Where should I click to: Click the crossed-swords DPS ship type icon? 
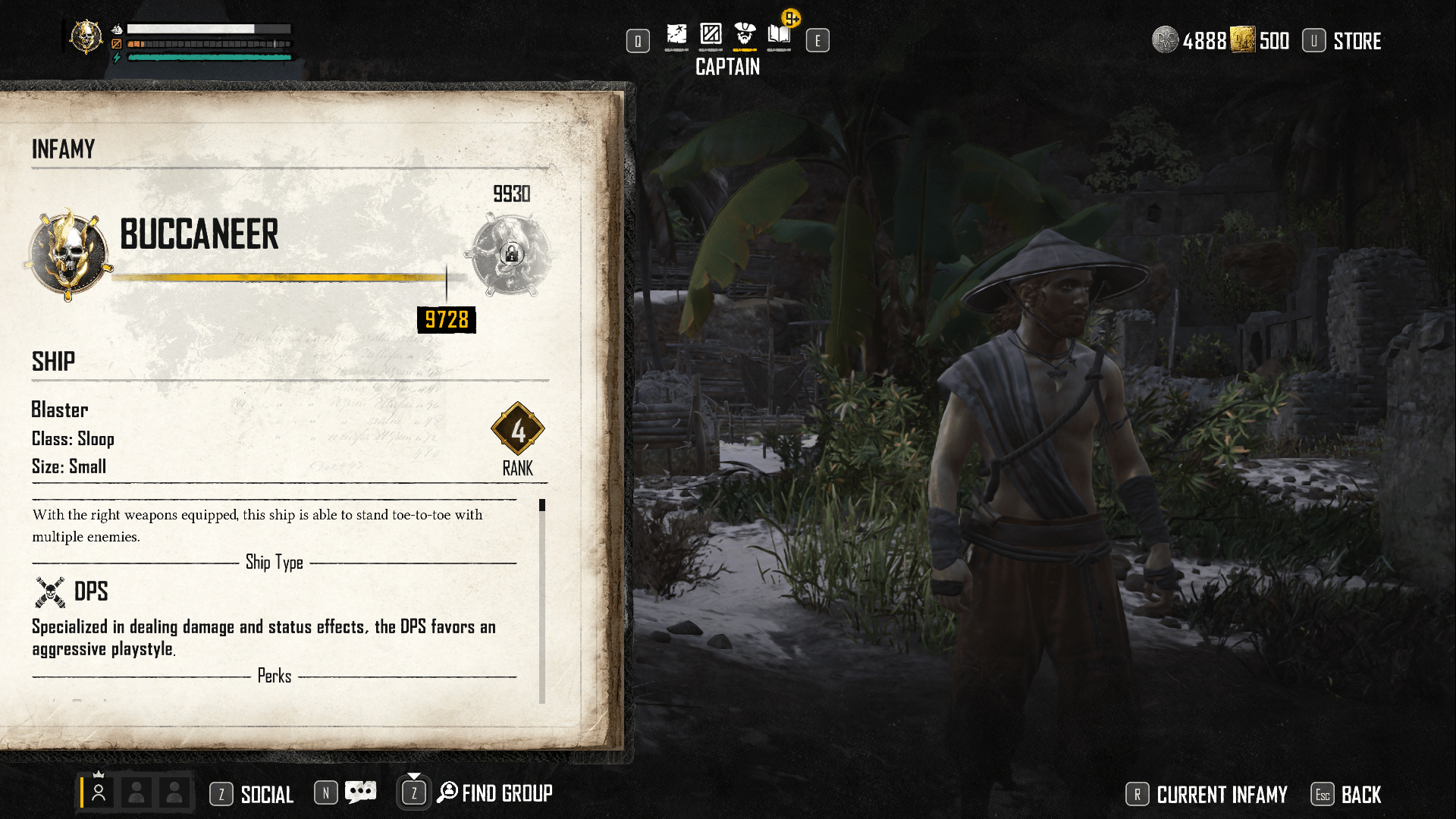click(50, 592)
